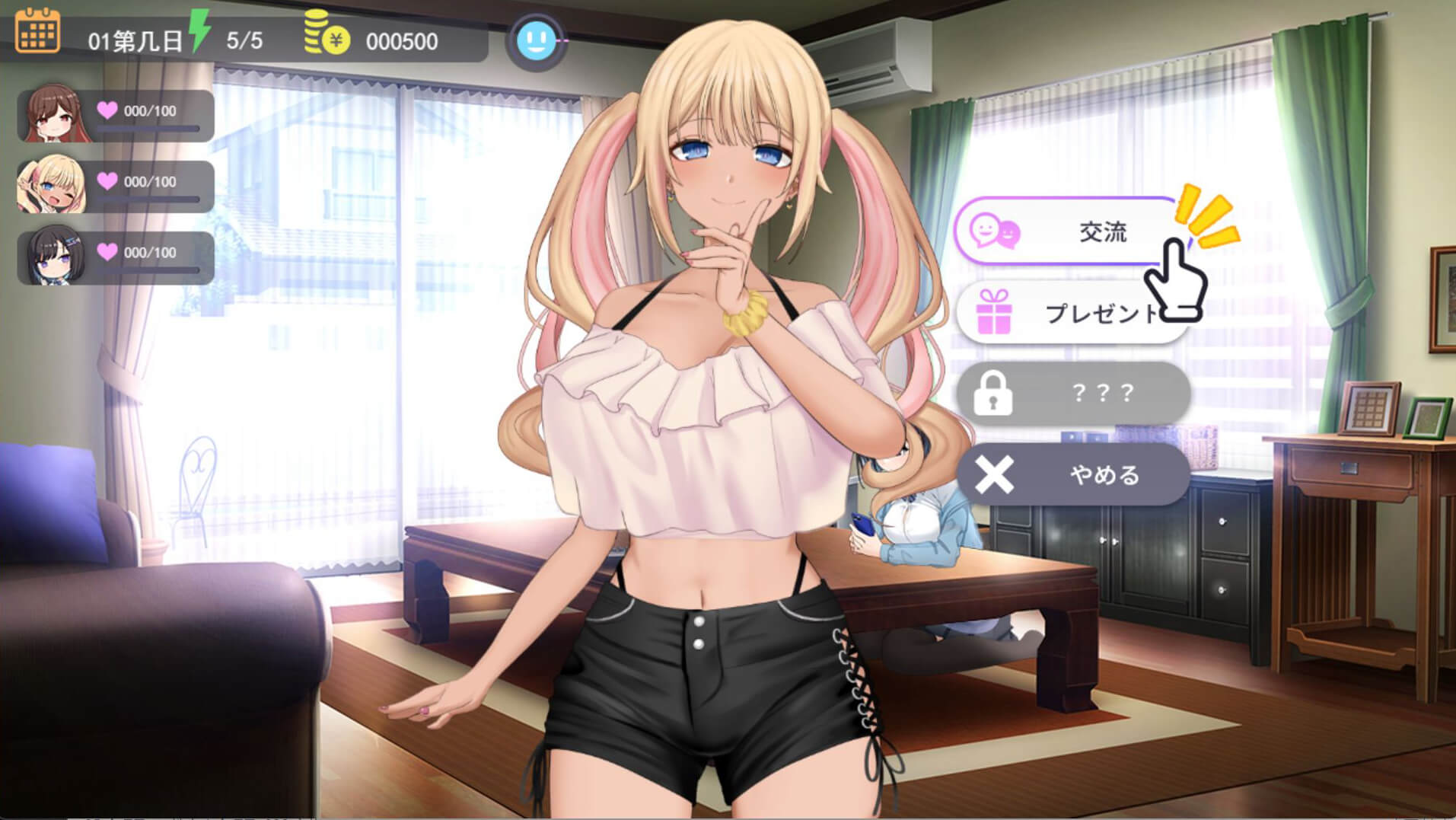Select the blonde girl's affection portrait

[52, 185]
